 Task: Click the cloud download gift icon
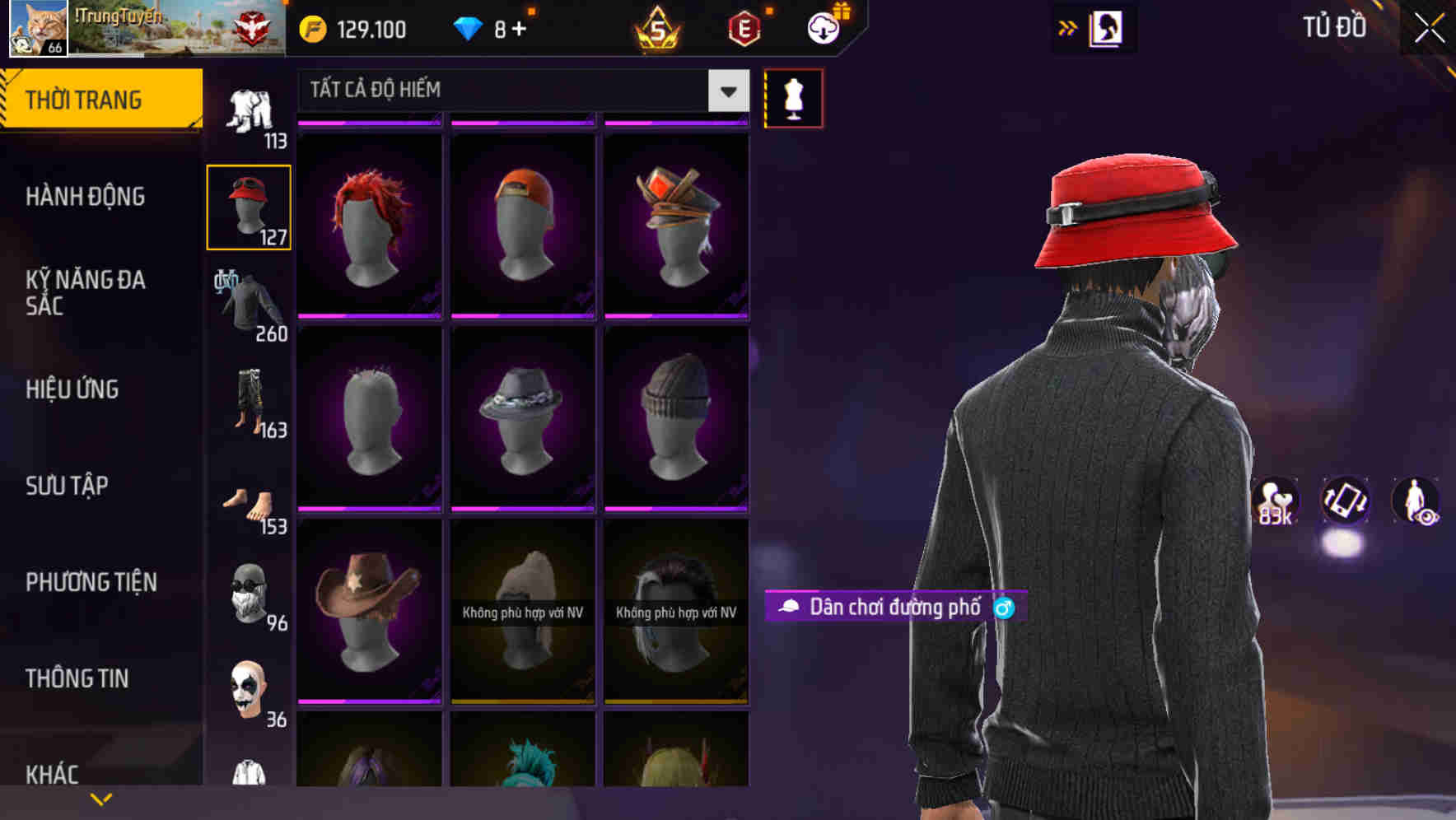(x=824, y=26)
